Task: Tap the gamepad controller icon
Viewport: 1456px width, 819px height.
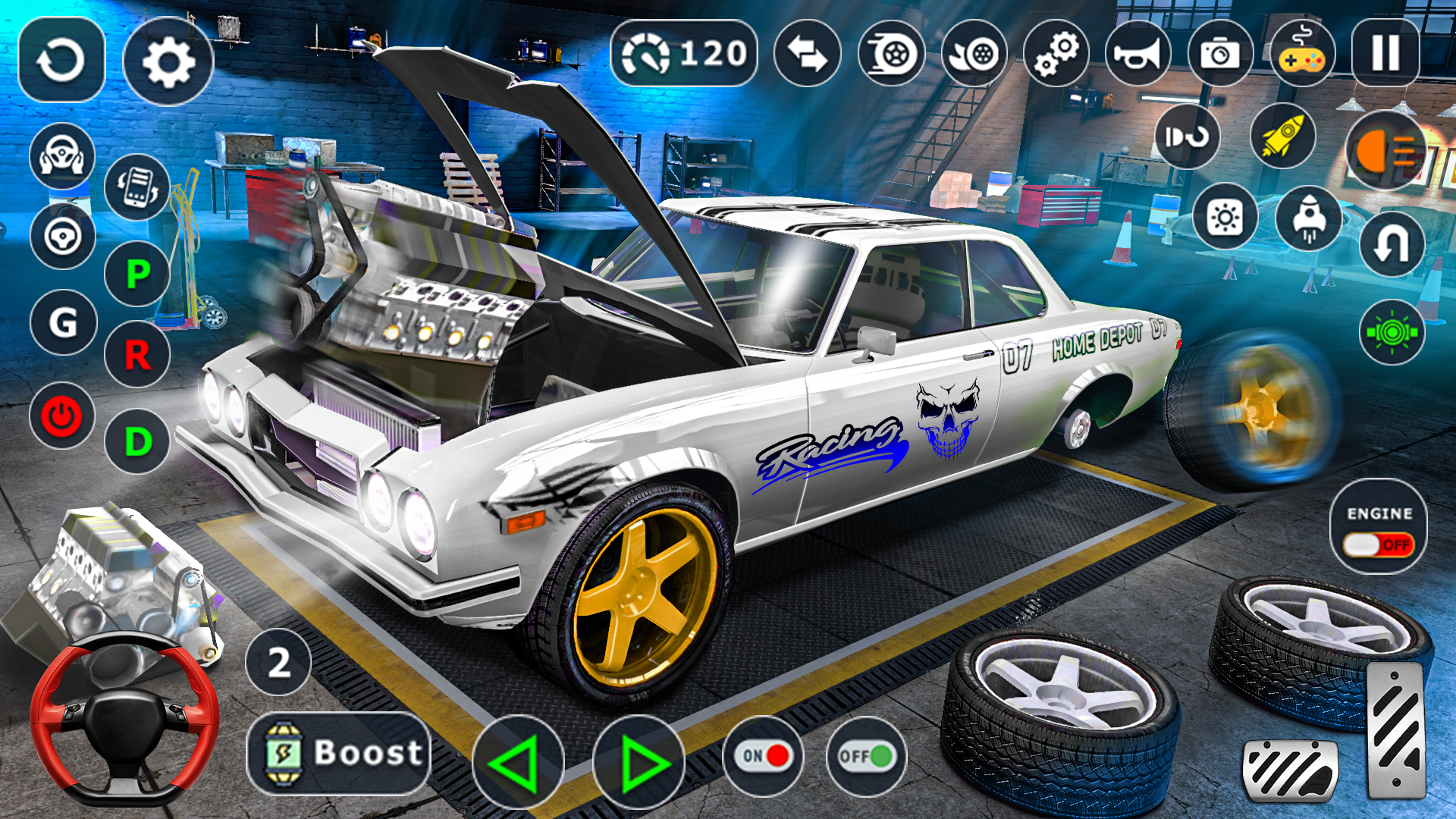Action: [x=1304, y=52]
